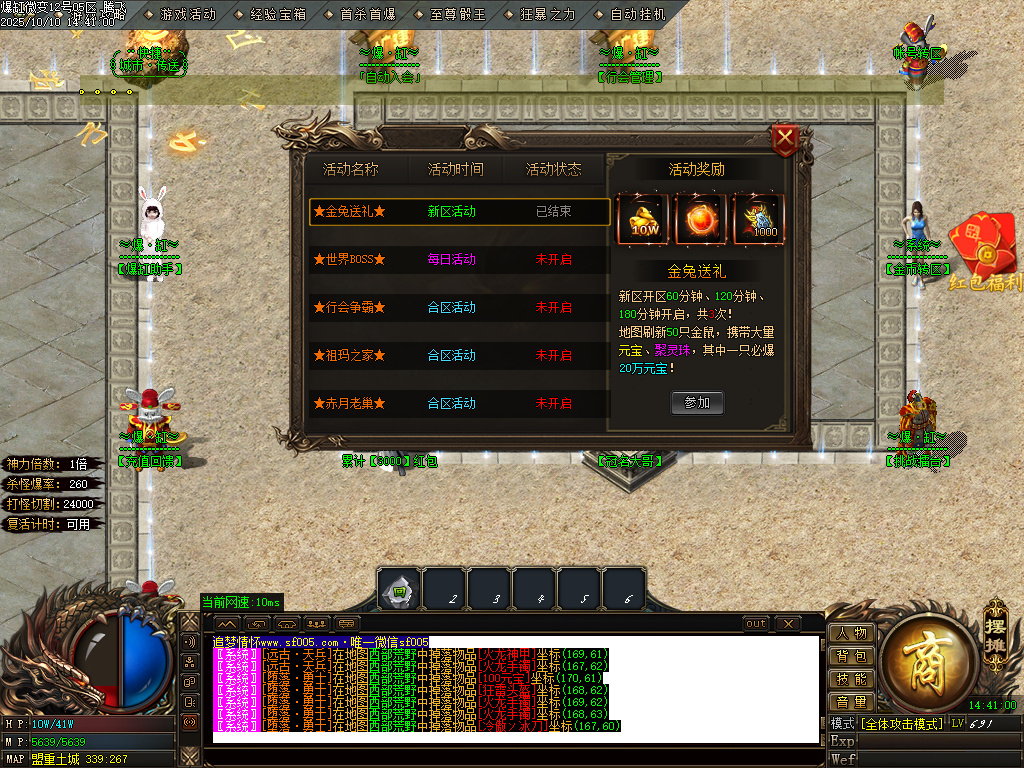Close the activity panel with the red X
This screenshot has width=1024, height=768.
tap(786, 138)
